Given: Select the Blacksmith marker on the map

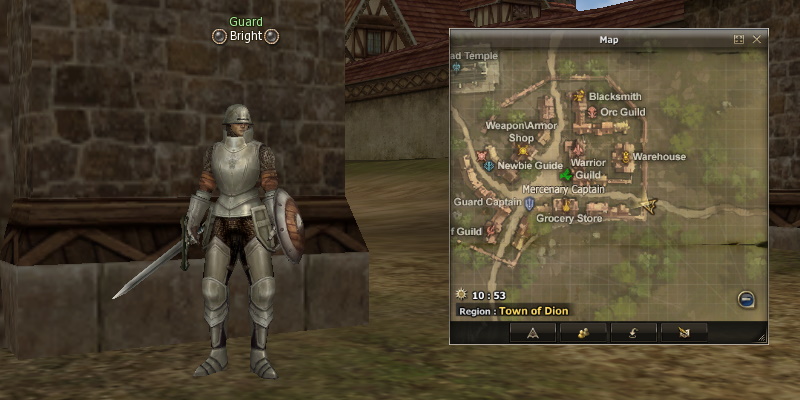Looking at the screenshot, I should (x=579, y=97).
